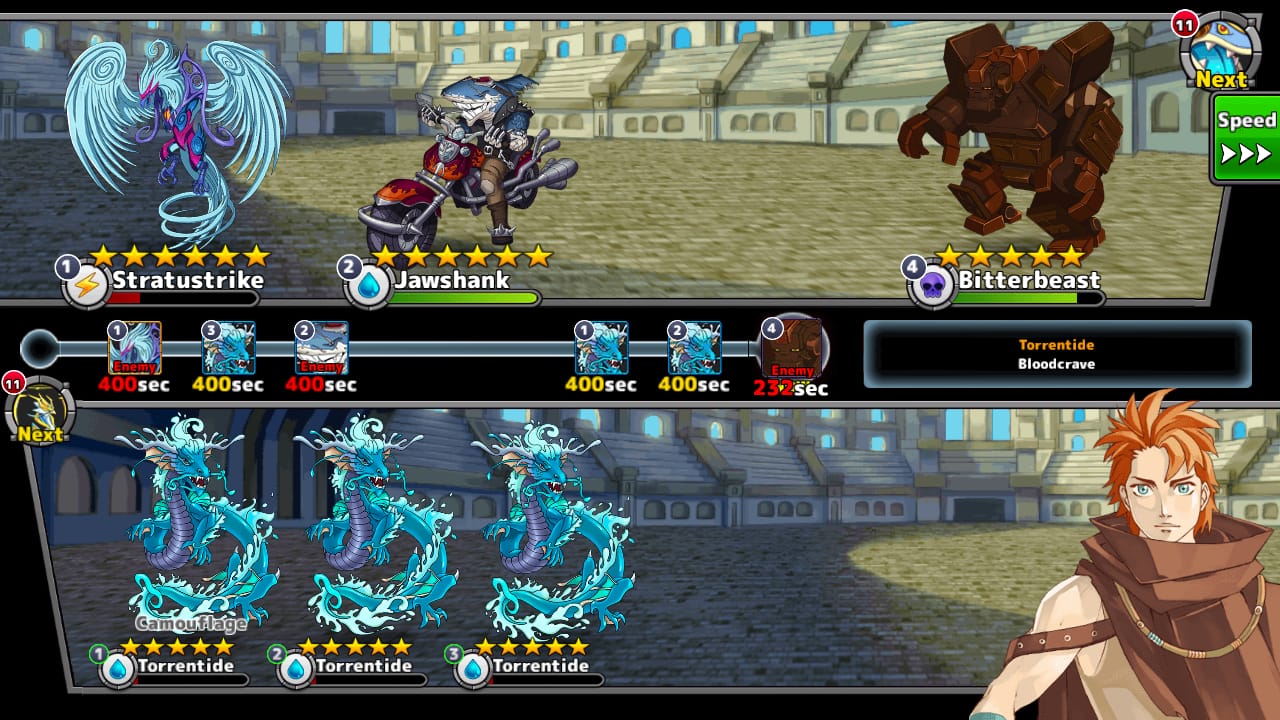The height and width of the screenshot is (720, 1280).
Task: Toggle the battle Speed button
Action: point(1246,138)
